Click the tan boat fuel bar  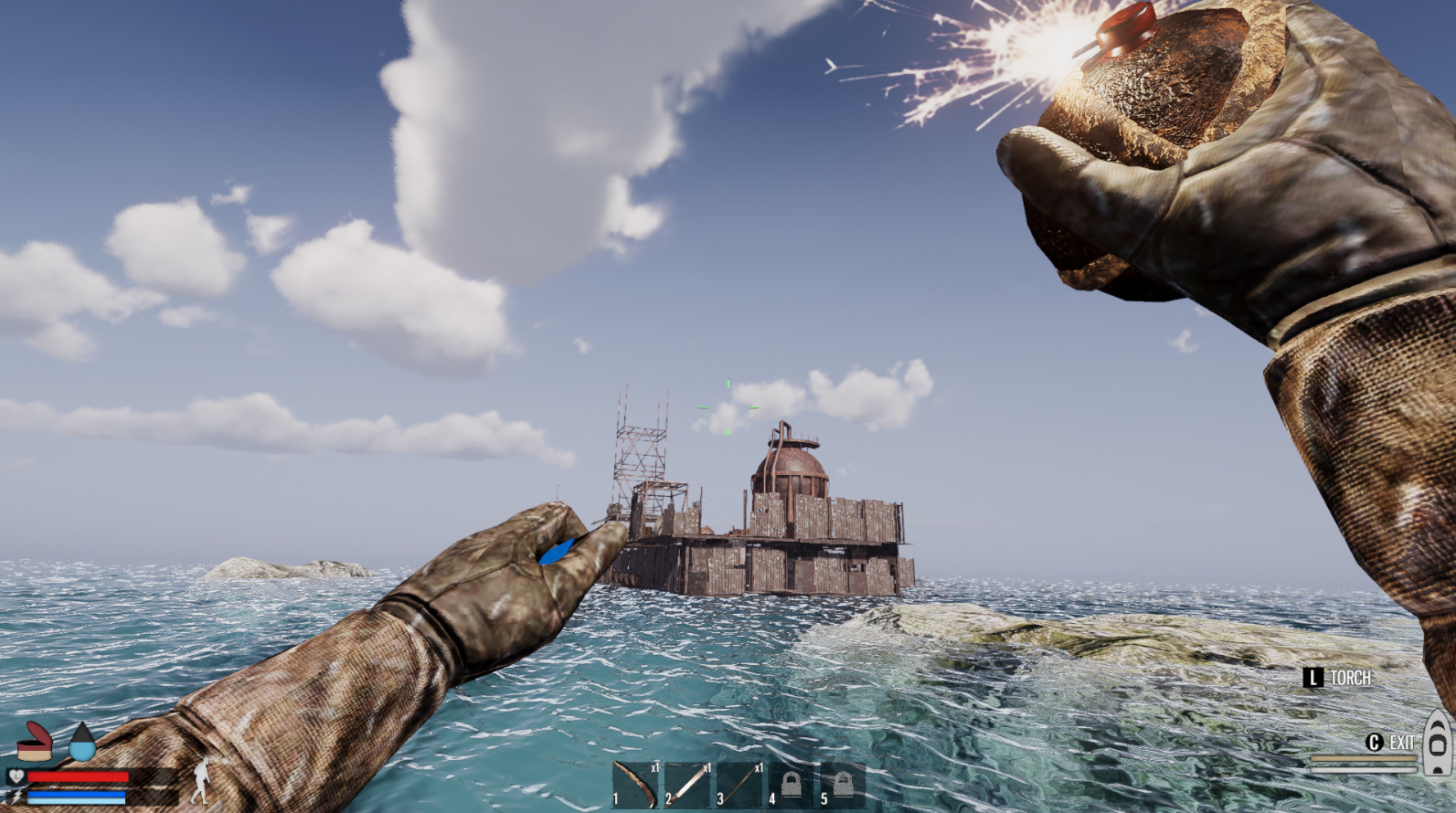[1364, 758]
